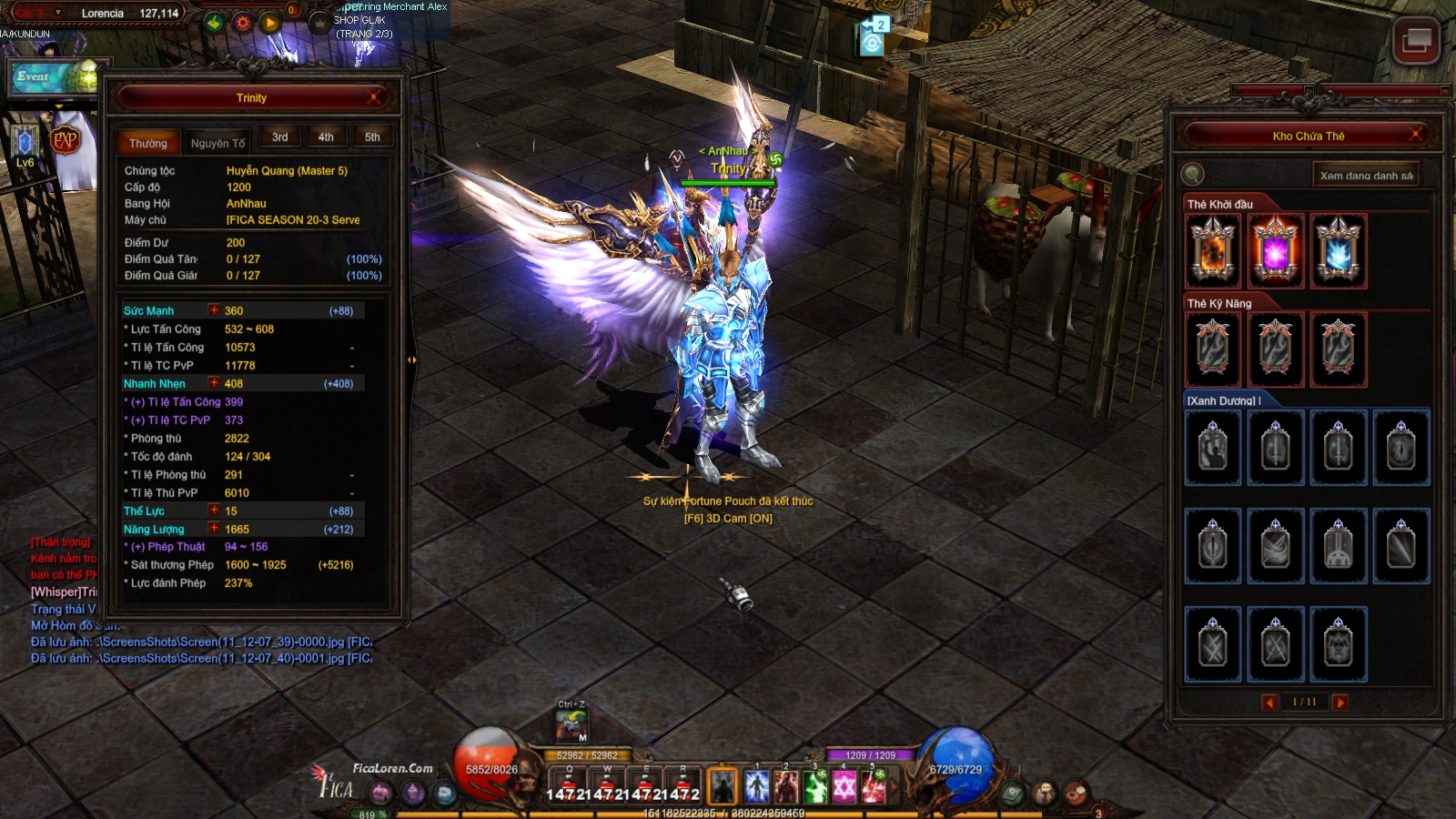Screen dimensions: 1456x819
Task: Switch to the Nguyên Tố tab
Action: [217, 143]
